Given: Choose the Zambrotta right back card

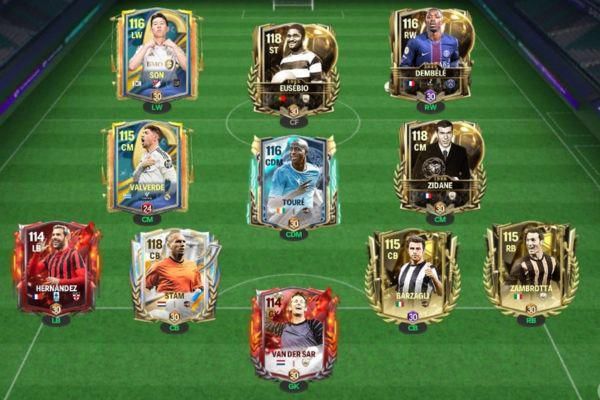Looking at the screenshot, I should point(530,270).
